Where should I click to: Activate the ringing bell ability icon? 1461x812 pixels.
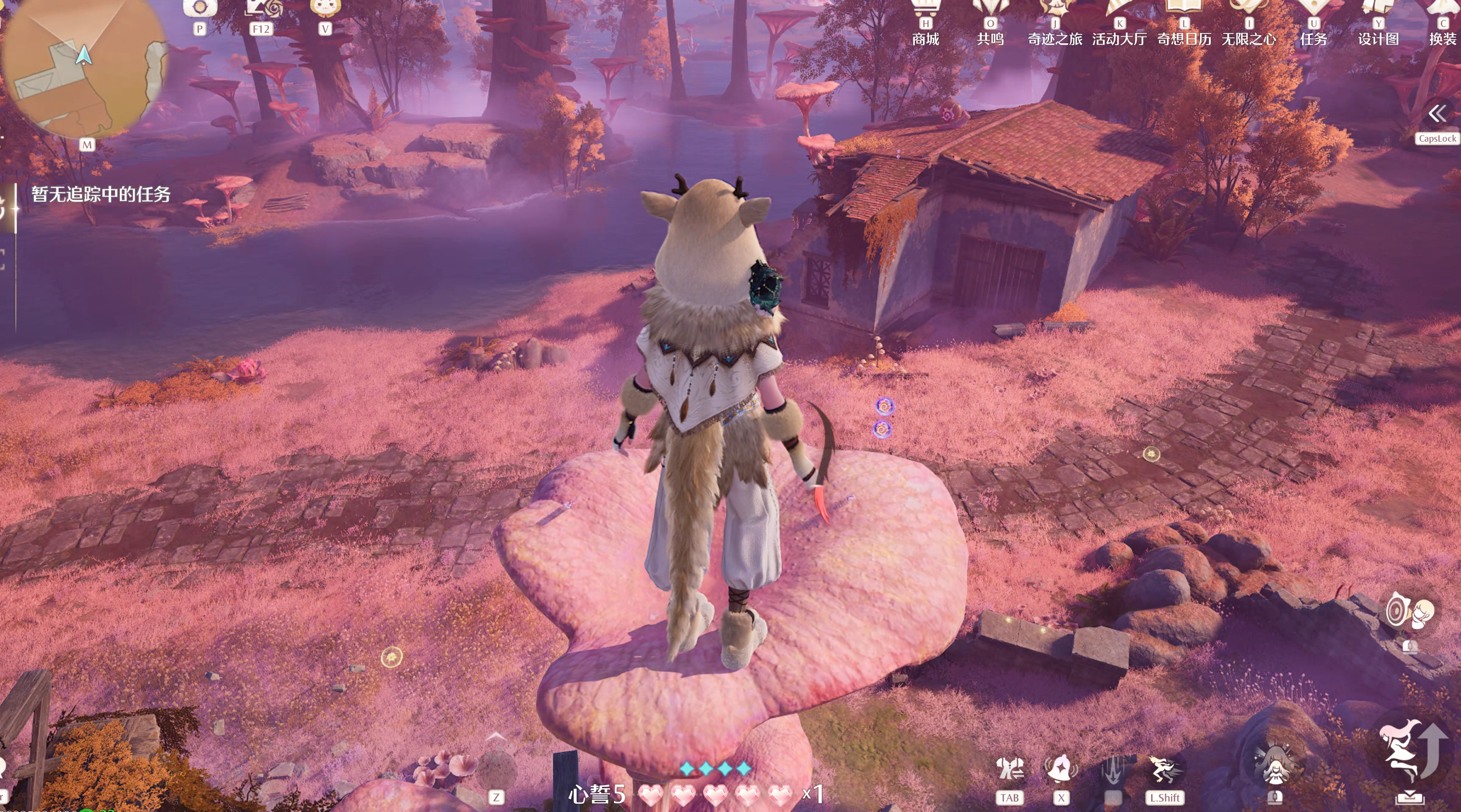(1061, 769)
